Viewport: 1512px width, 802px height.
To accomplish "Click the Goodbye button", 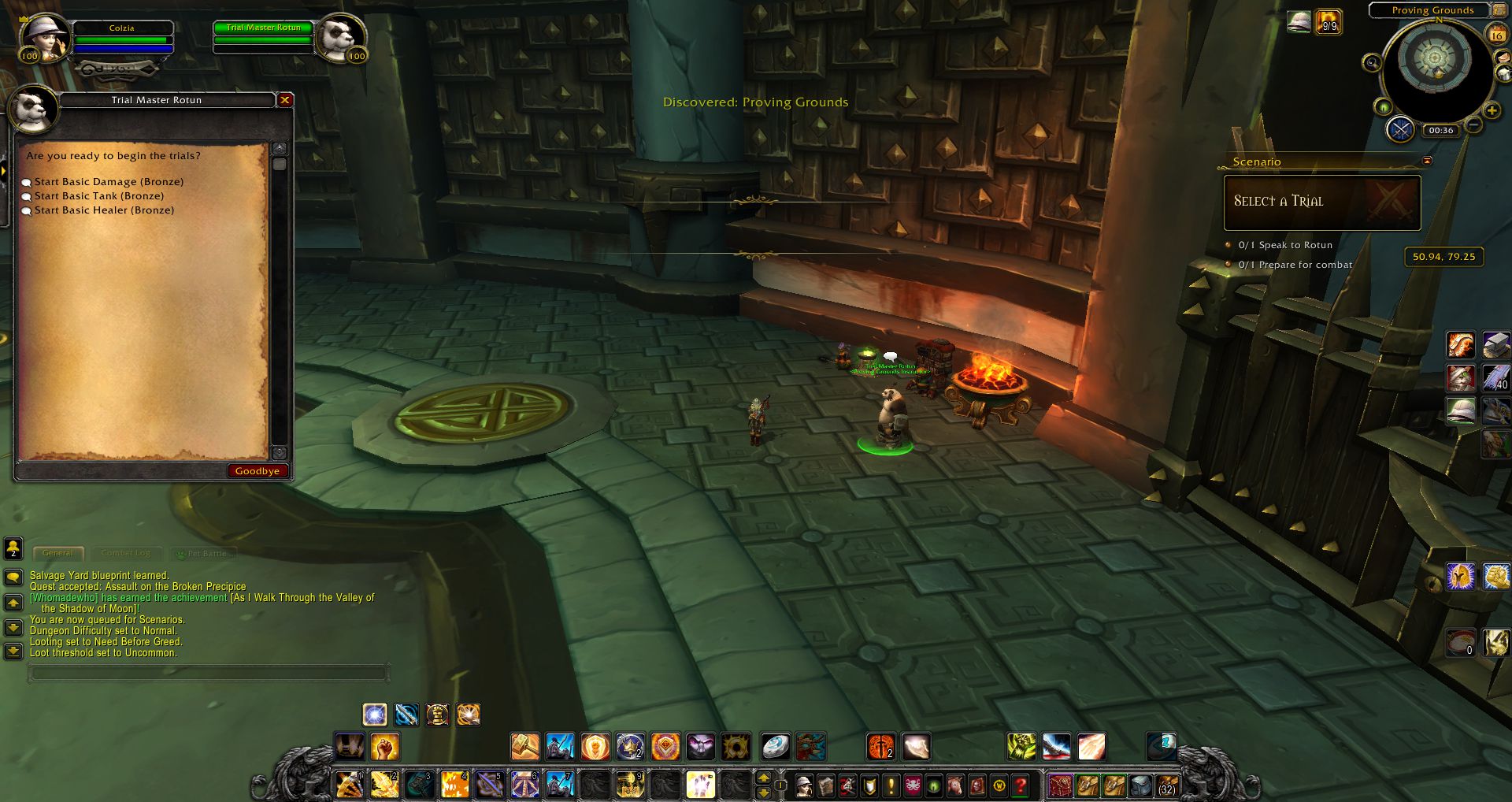I will 257,471.
